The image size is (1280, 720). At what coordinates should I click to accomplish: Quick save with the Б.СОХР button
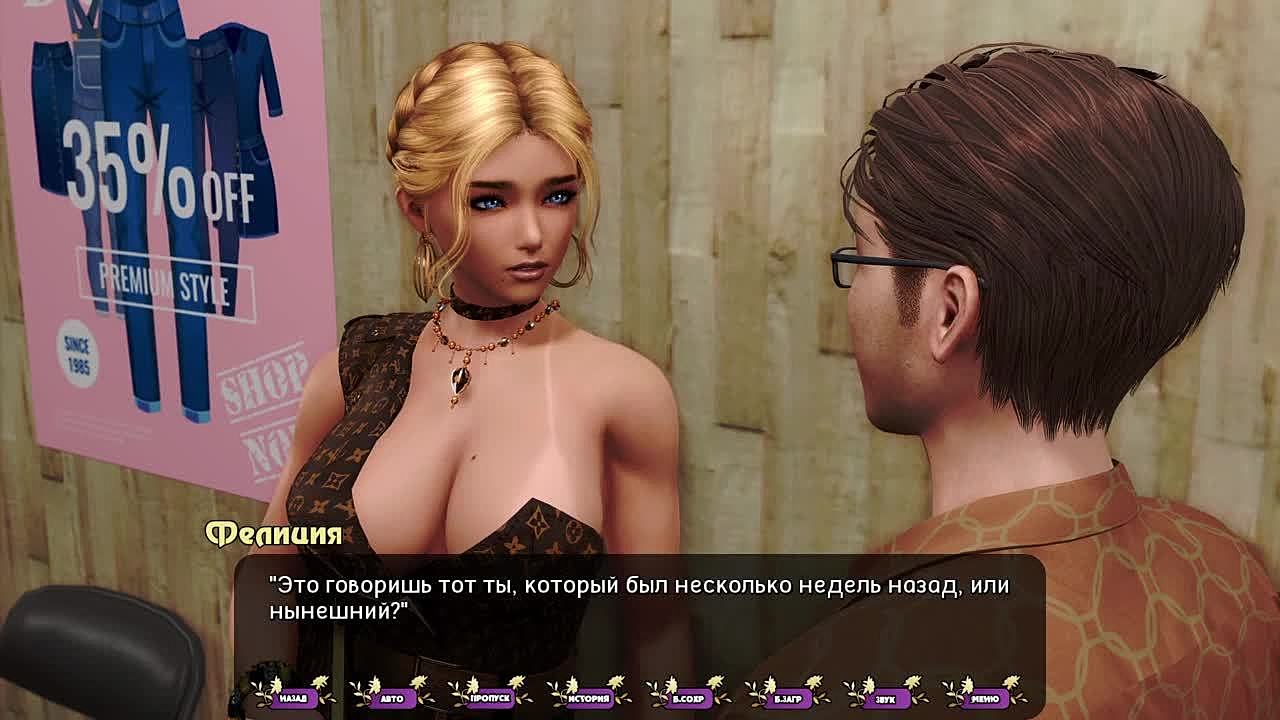pyautogui.click(x=688, y=697)
